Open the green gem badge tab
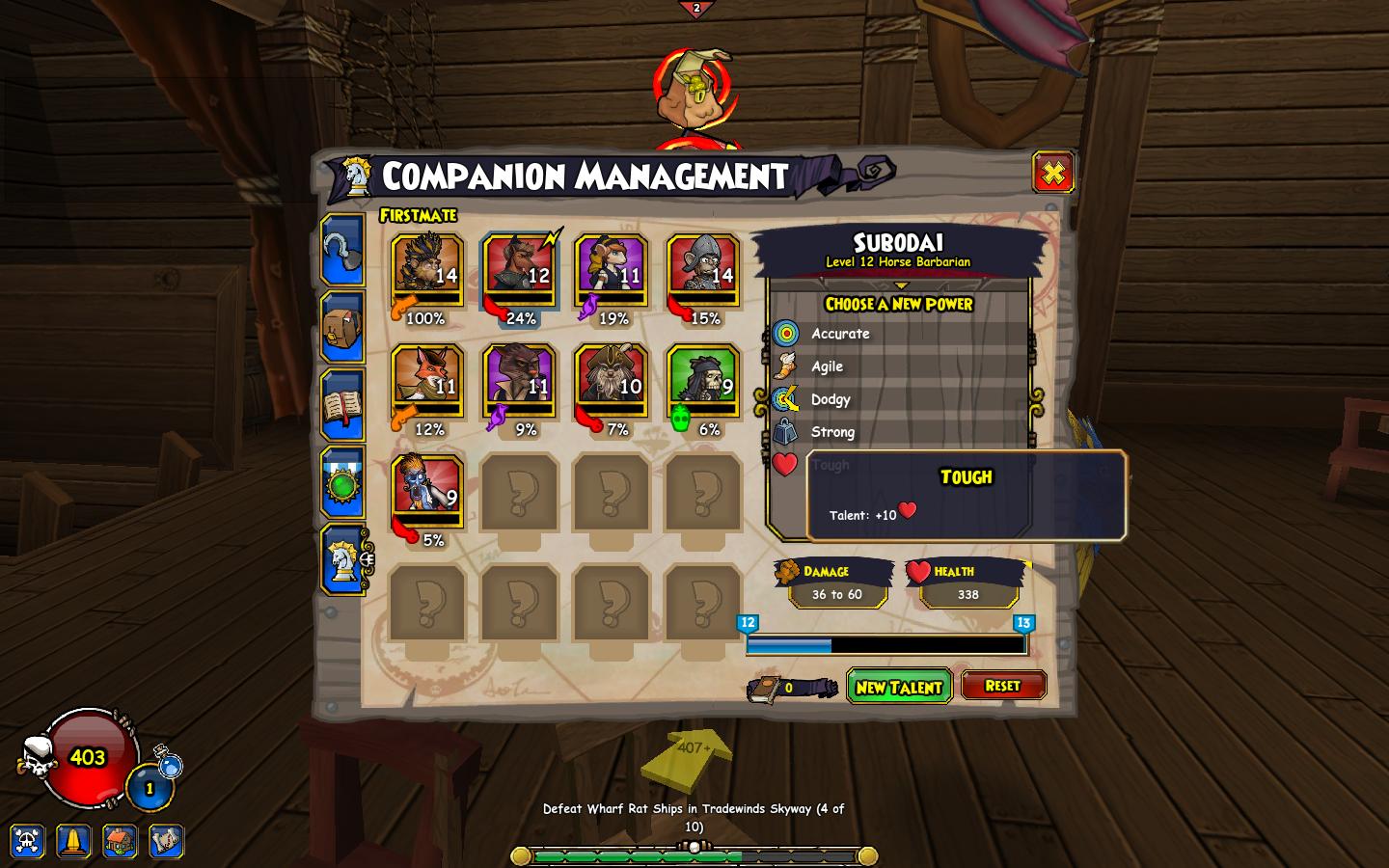 [x=342, y=482]
